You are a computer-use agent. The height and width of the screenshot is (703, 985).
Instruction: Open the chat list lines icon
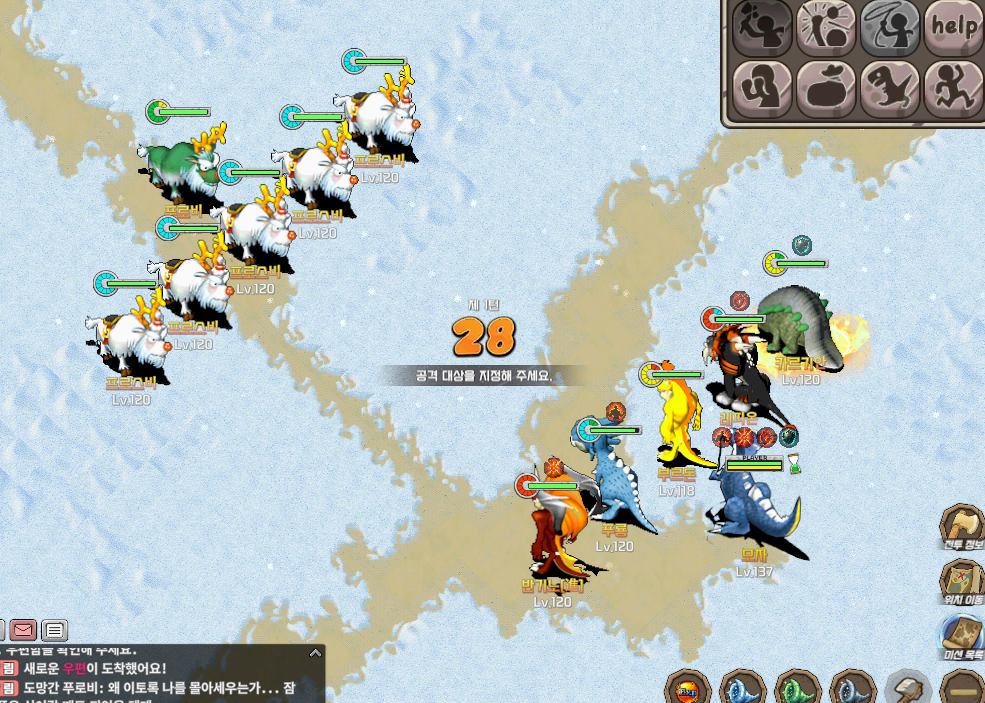coord(55,630)
